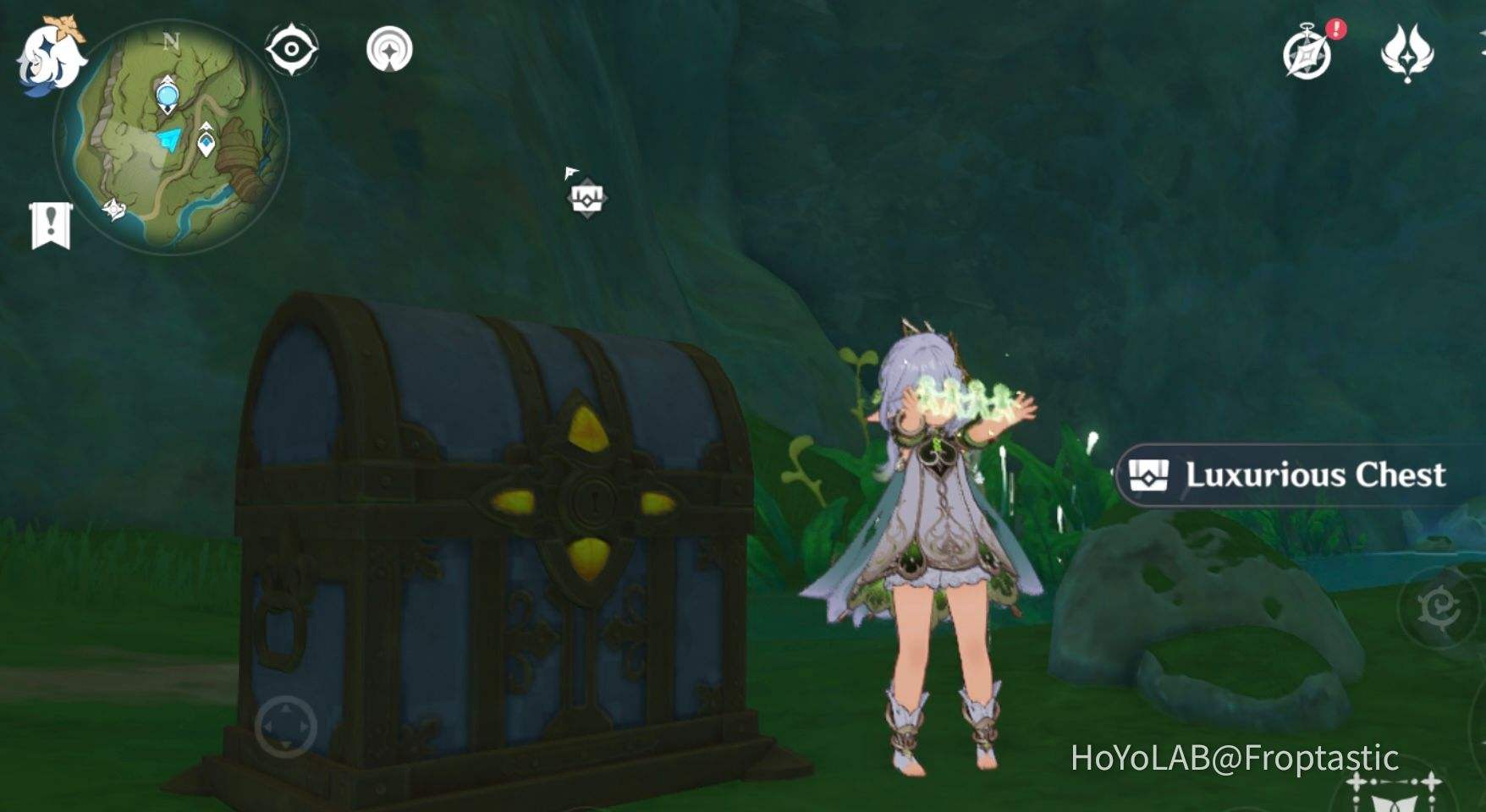1486x812 pixels.
Task: Open the quest navigation locator icon
Action: coord(388,49)
